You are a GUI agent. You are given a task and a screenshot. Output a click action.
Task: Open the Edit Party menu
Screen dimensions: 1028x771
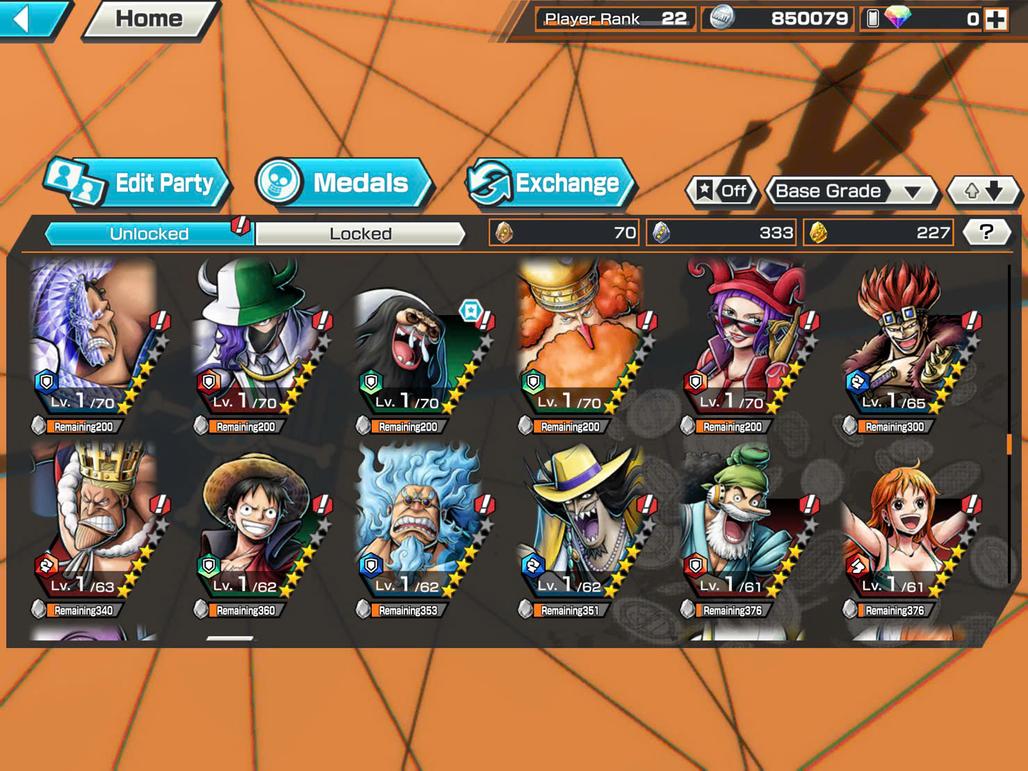138,183
